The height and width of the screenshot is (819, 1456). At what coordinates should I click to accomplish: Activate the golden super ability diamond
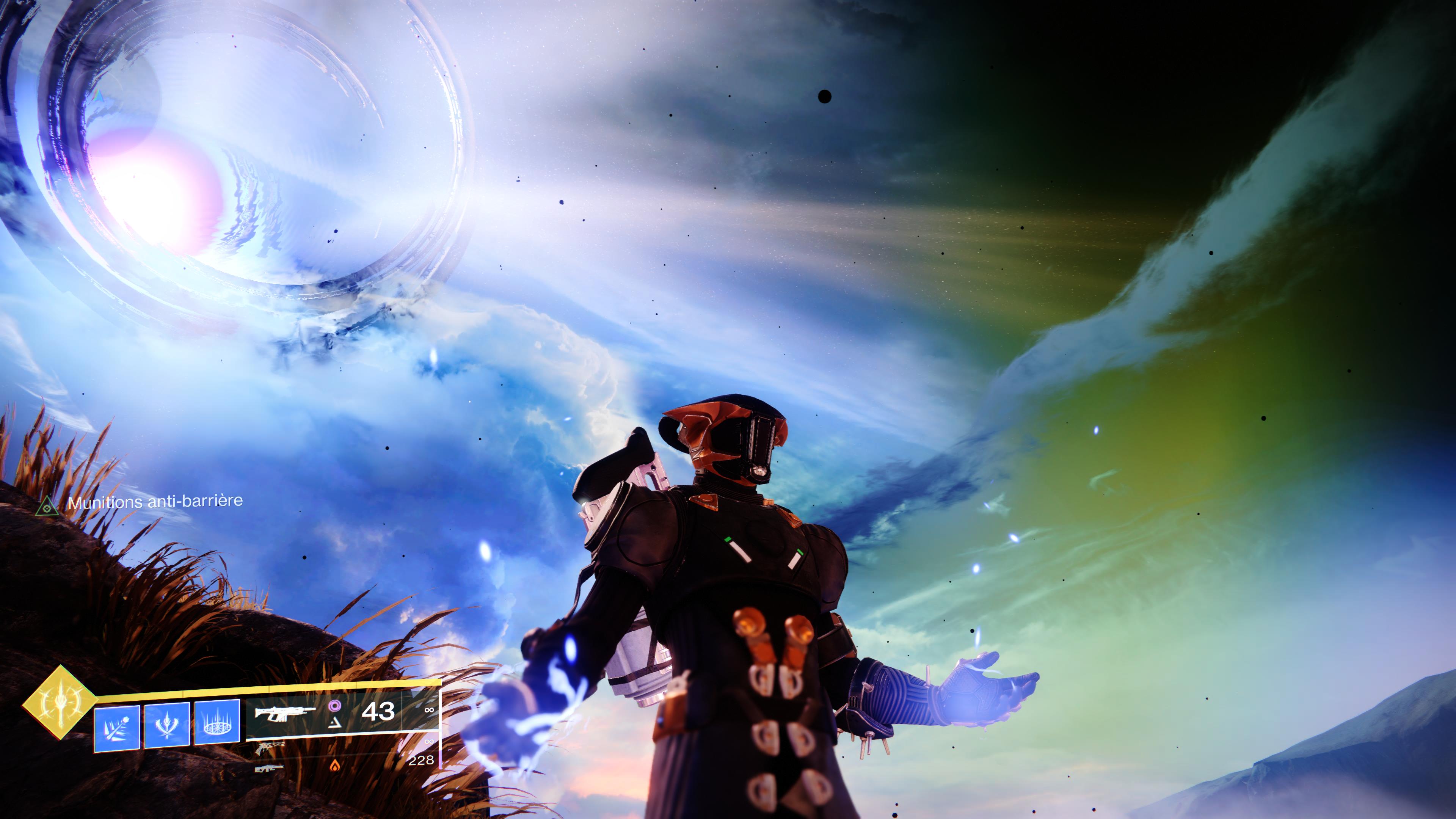coord(60,703)
